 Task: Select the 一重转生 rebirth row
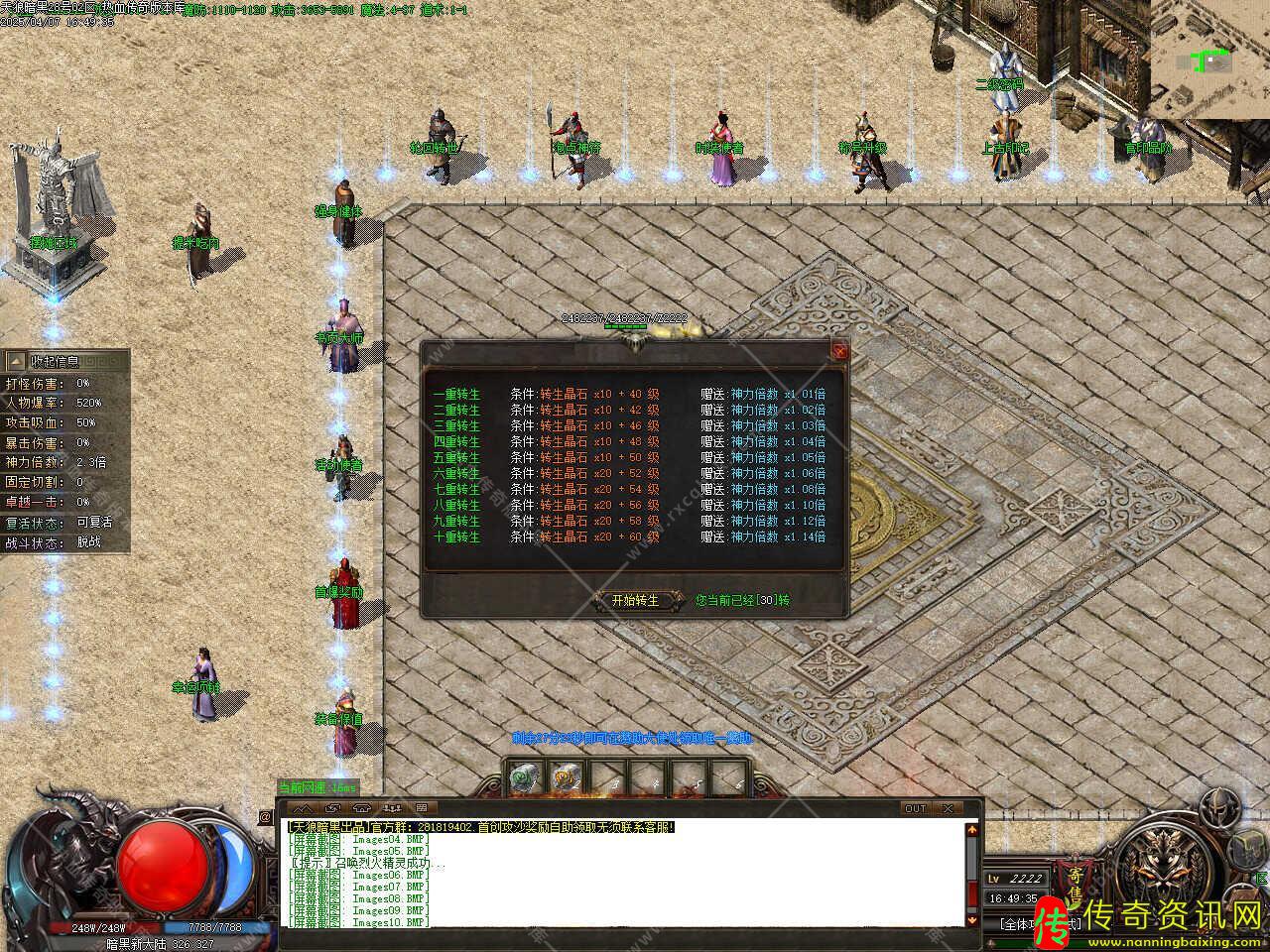coord(456,394)
